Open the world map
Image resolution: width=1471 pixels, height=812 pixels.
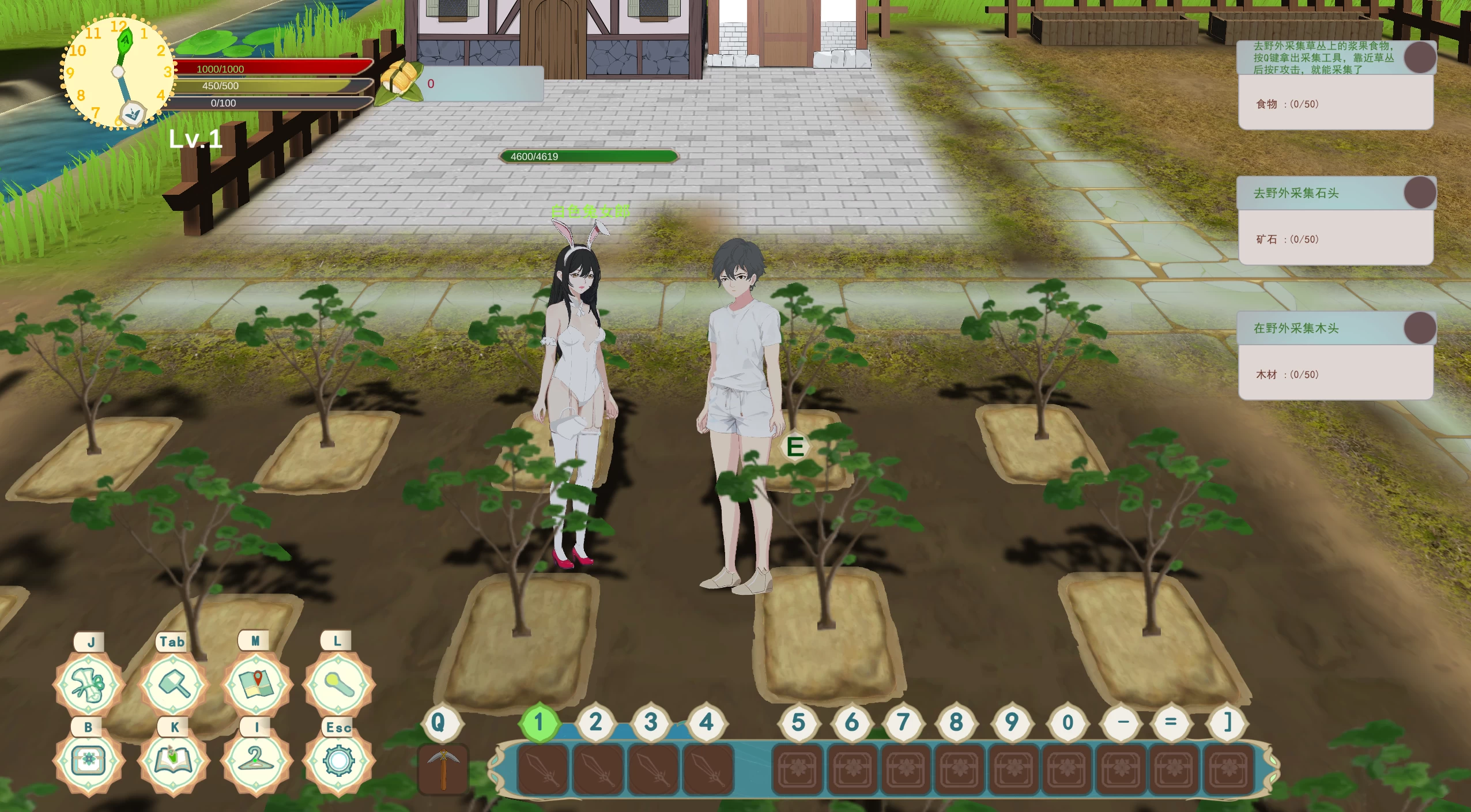[x=257, y=684]
